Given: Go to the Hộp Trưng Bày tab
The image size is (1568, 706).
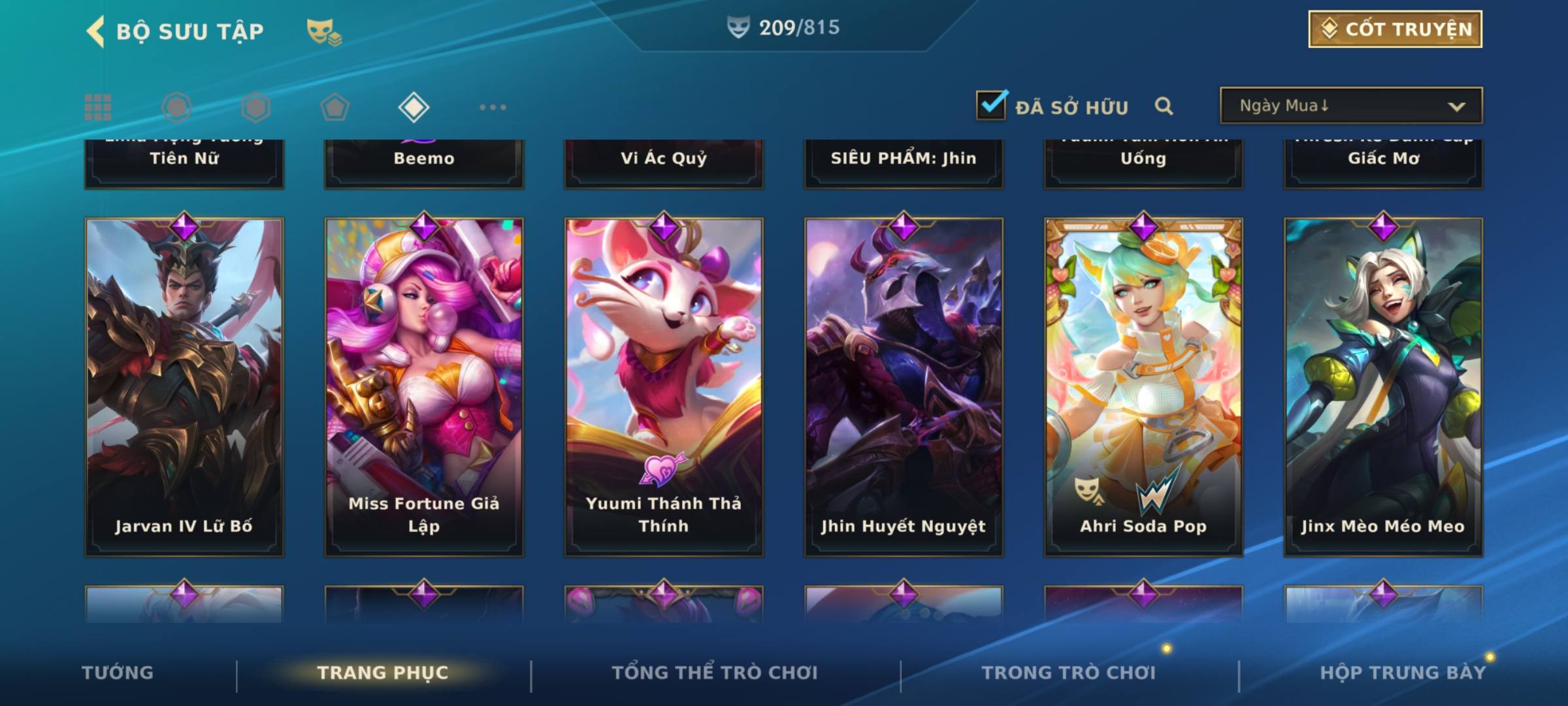Looking at the screenshot, I should coord(1403,673).
